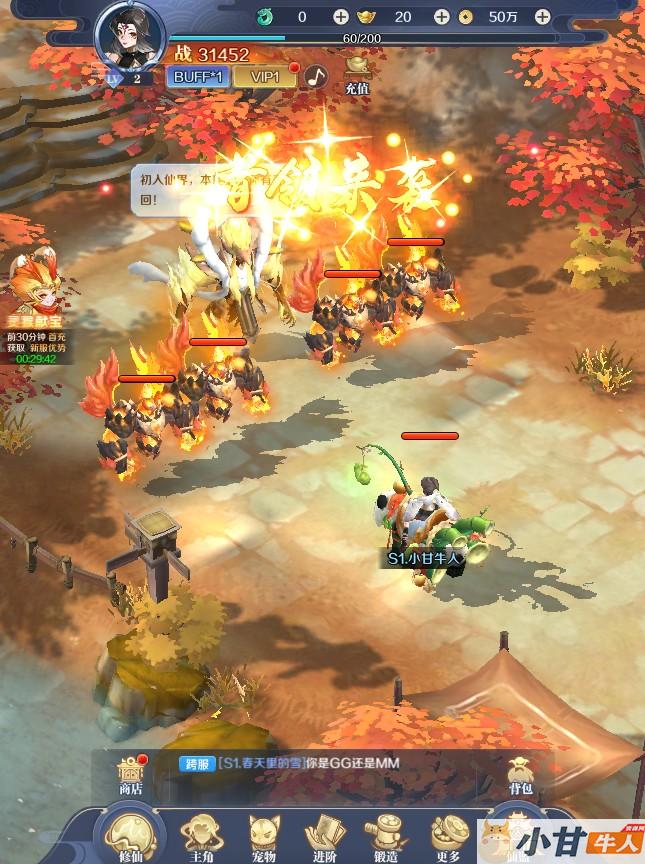This screenshot has width=645, height=864.
Task: Add gold ingots with the plus button
Action: tap(441, 16)
